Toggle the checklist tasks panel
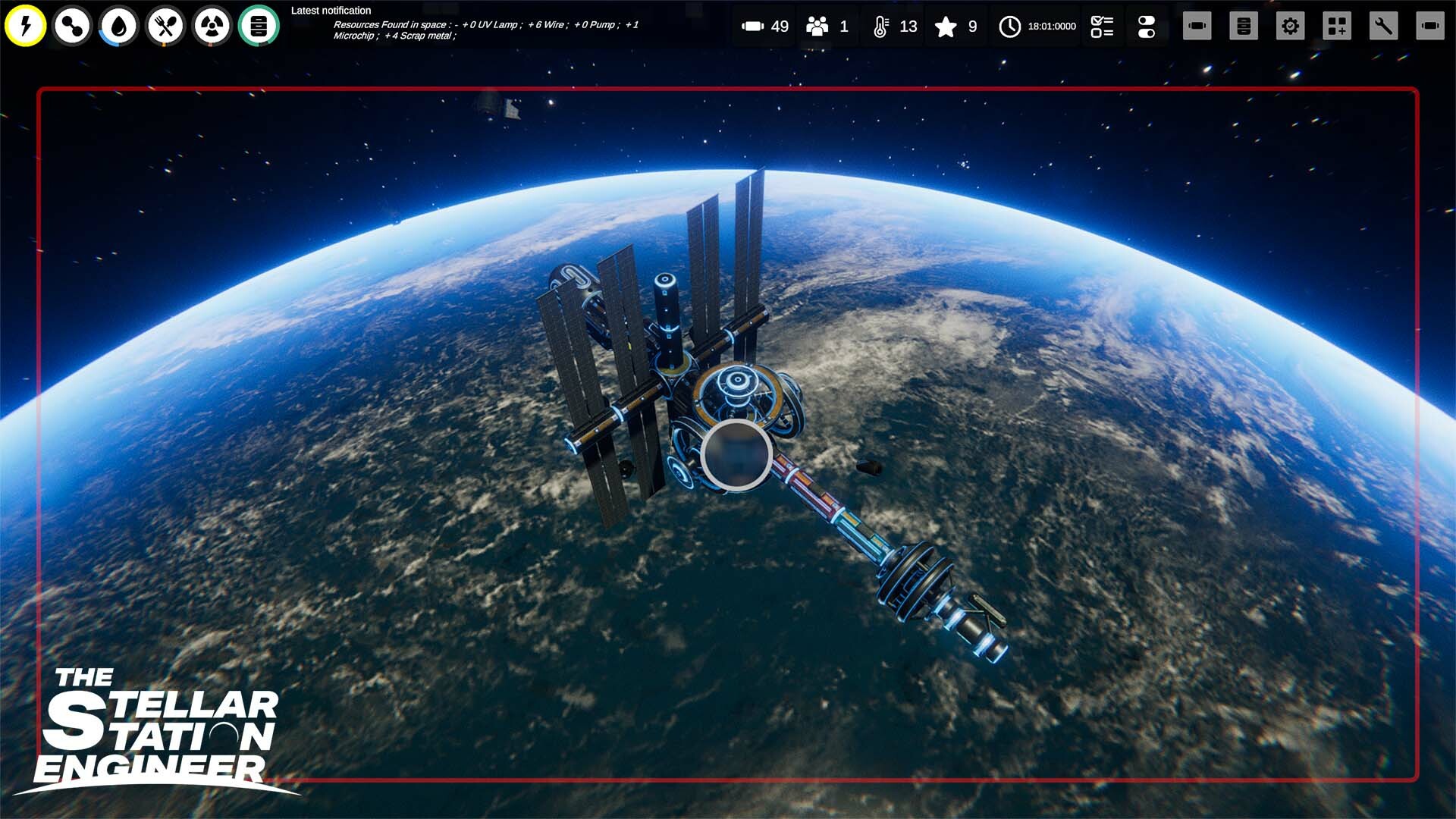Screen dimensions: 1456x819 tap(1101, 27)
